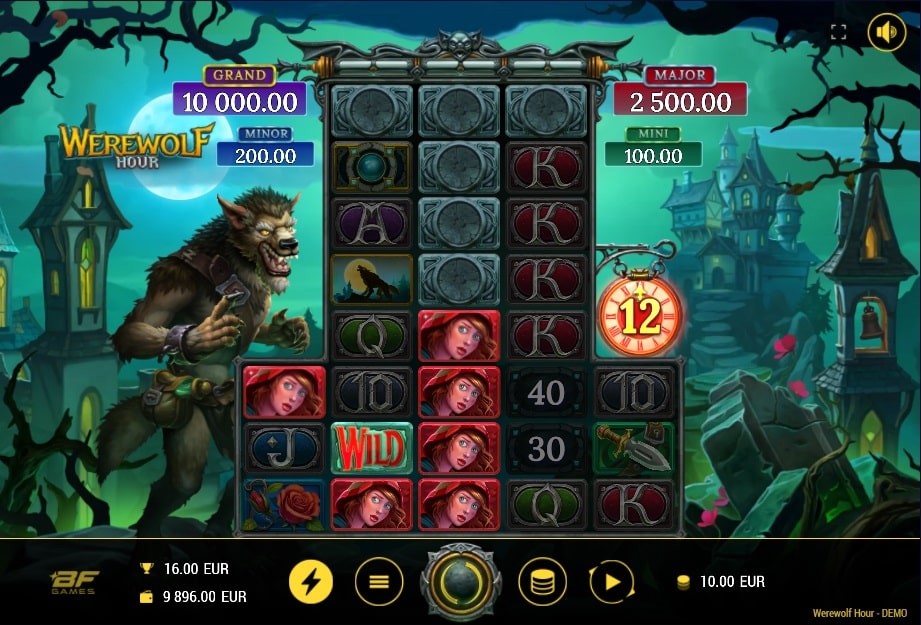Screen dimensions: 921x625
Task: Start autoplay with the circular play button
Action: pyautogui.click(x=612, y=581)
